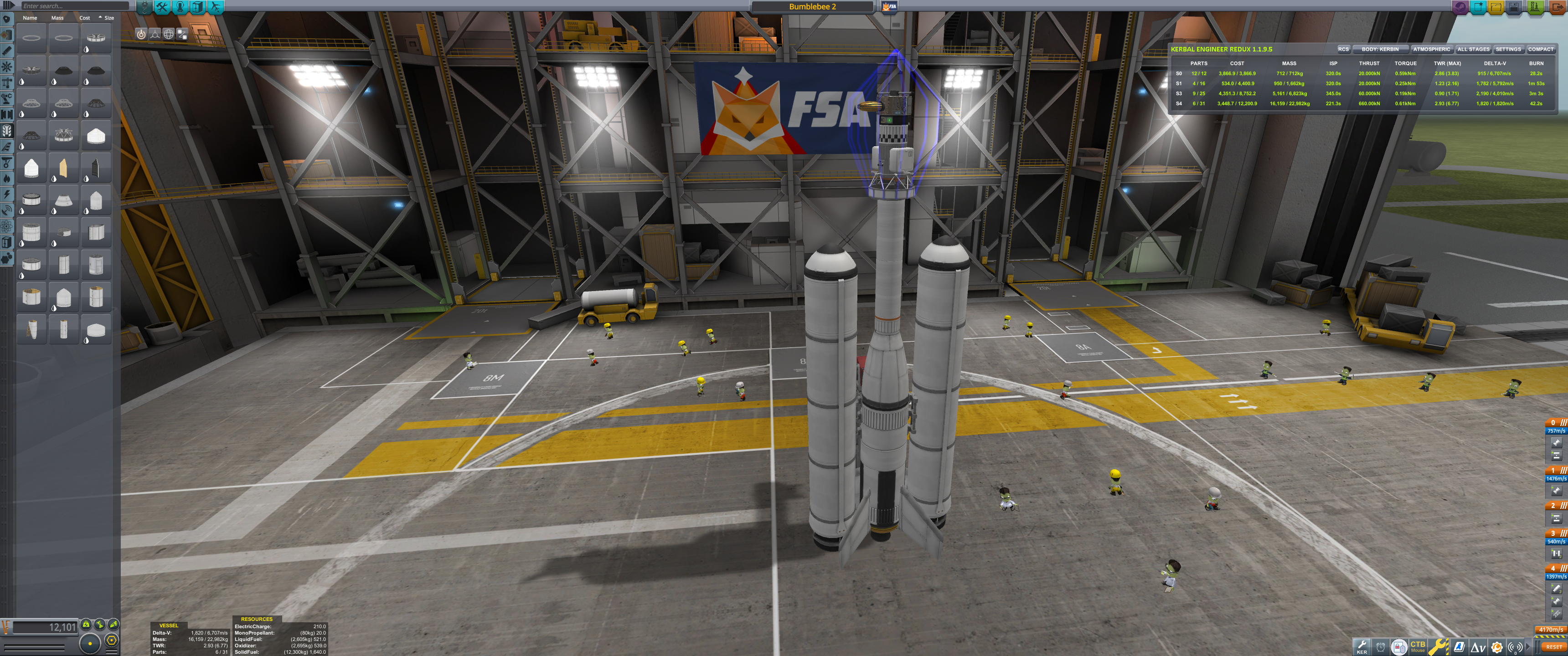
Task: Open the crew assignment tab with the kerbal icon
Action: [x=180, y=7]
